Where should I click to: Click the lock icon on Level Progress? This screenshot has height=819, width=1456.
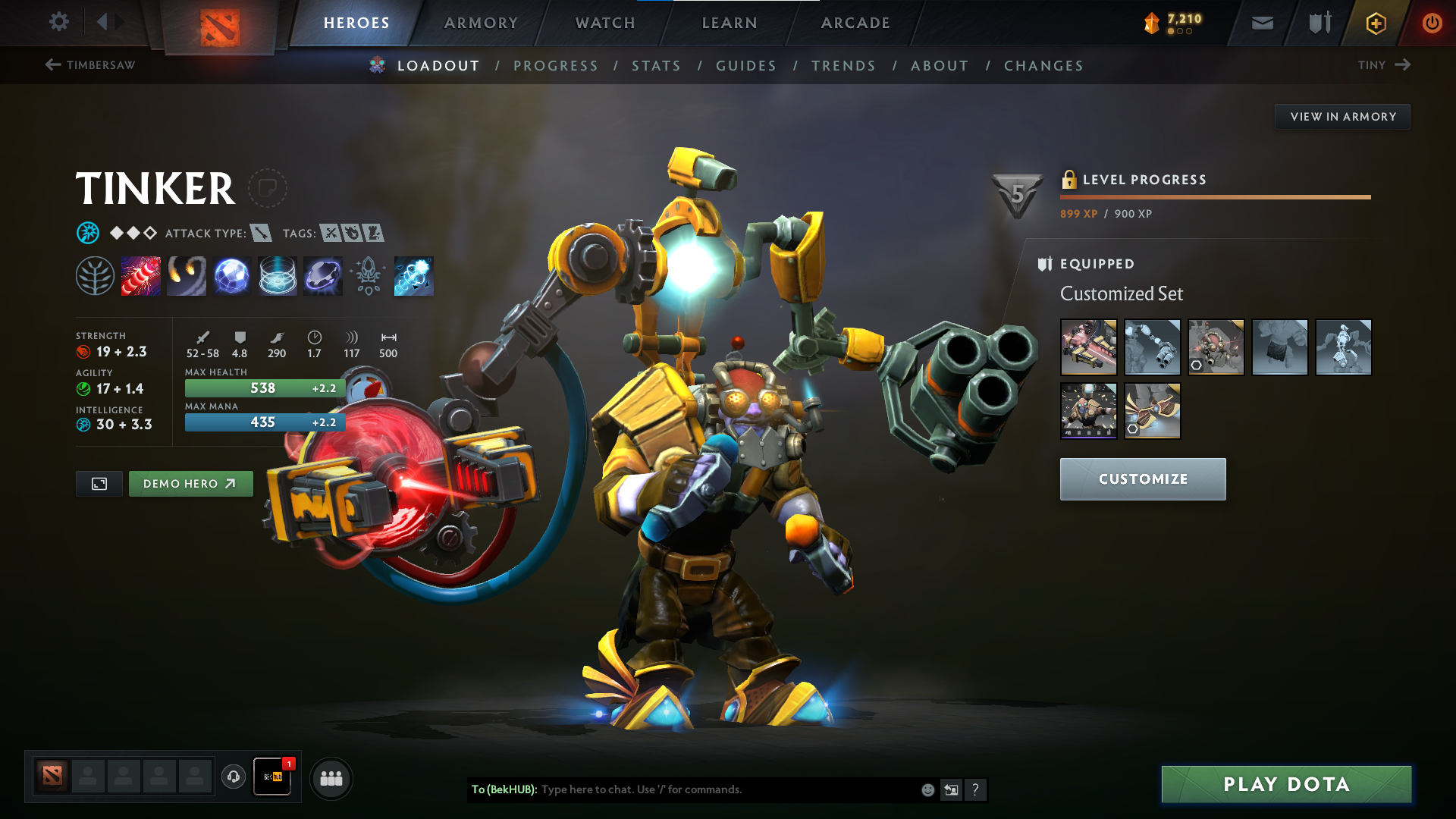[1070, 180]
